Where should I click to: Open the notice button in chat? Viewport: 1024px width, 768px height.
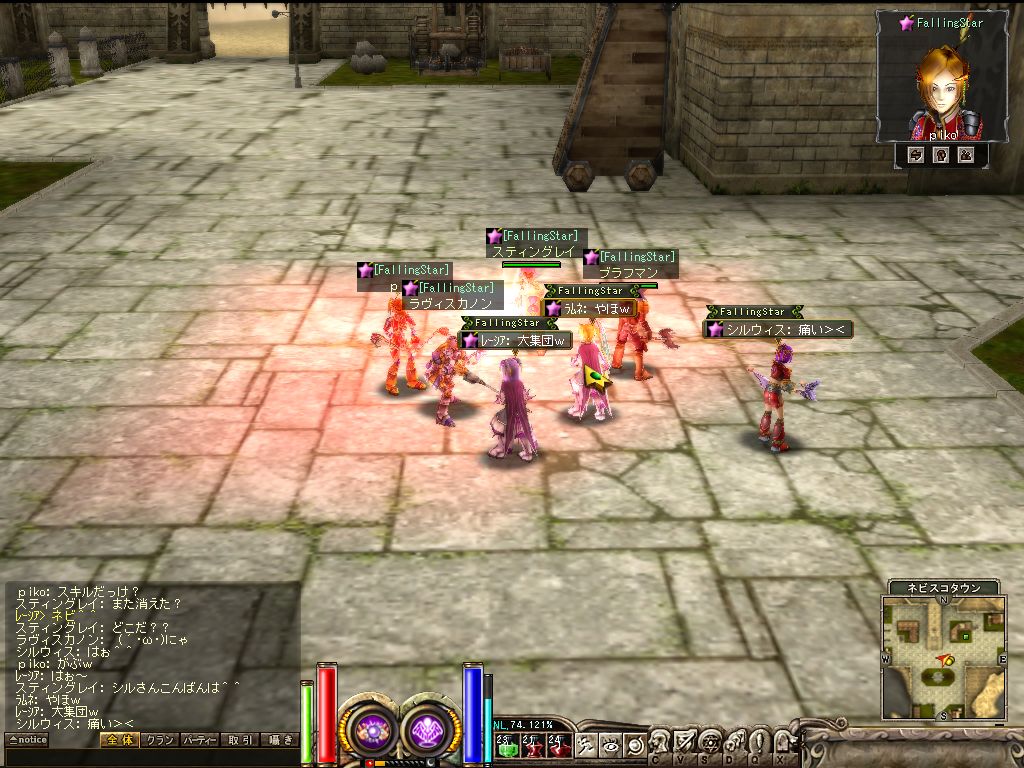point(27,740)
